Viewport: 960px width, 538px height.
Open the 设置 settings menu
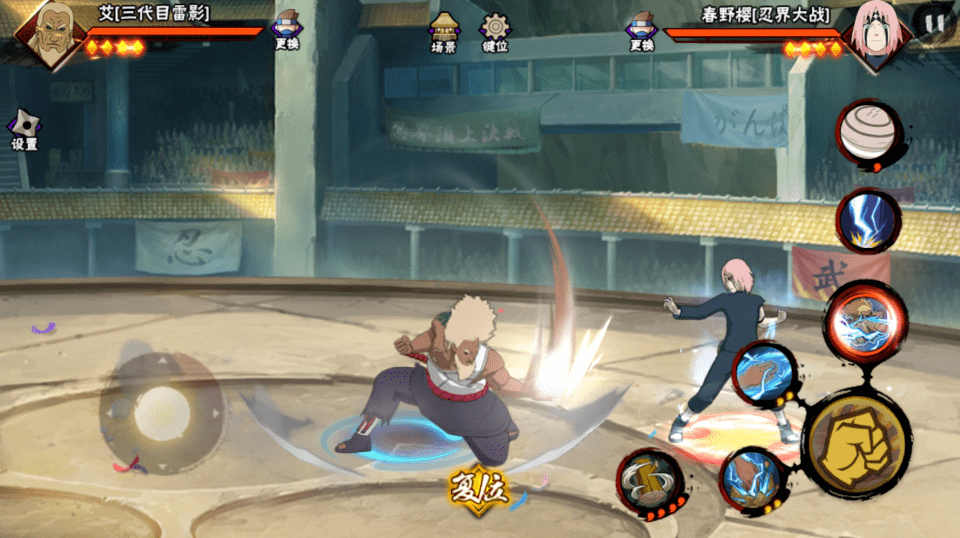[x=24, y=131]
